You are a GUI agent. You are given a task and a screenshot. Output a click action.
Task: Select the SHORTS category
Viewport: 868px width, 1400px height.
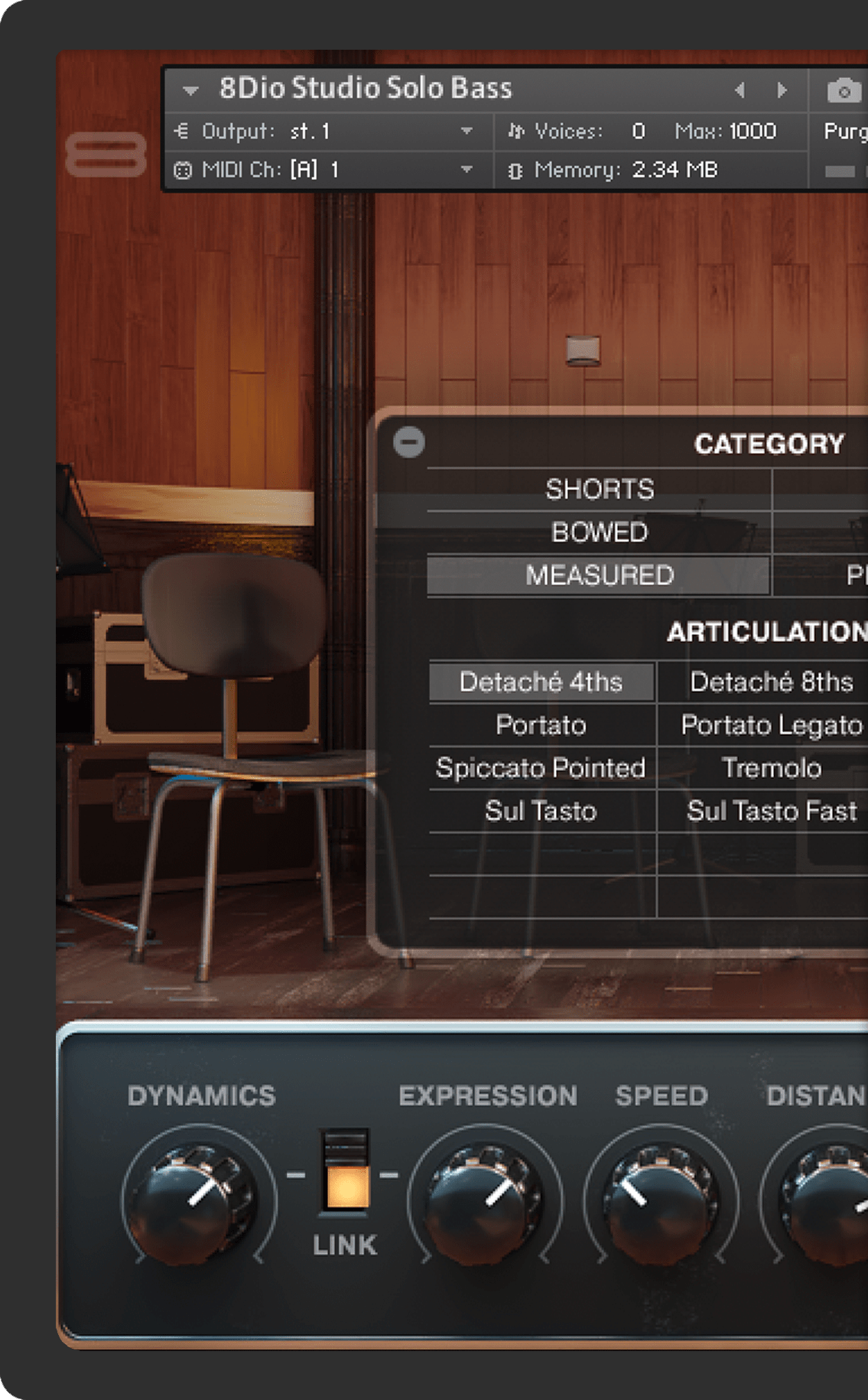click(x=599, y=489)
